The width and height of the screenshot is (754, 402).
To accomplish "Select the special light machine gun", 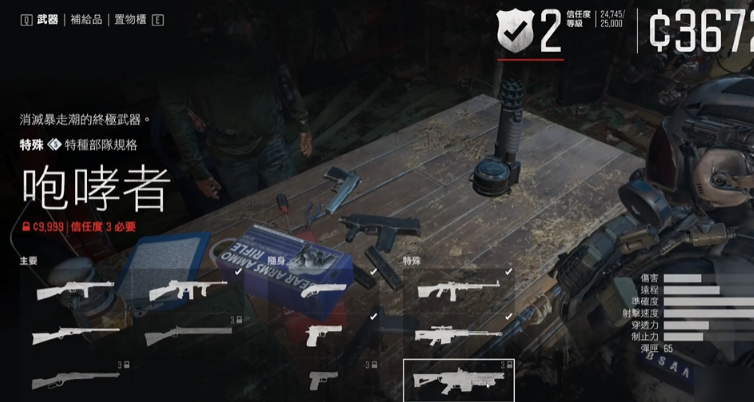I will point(457,290).
